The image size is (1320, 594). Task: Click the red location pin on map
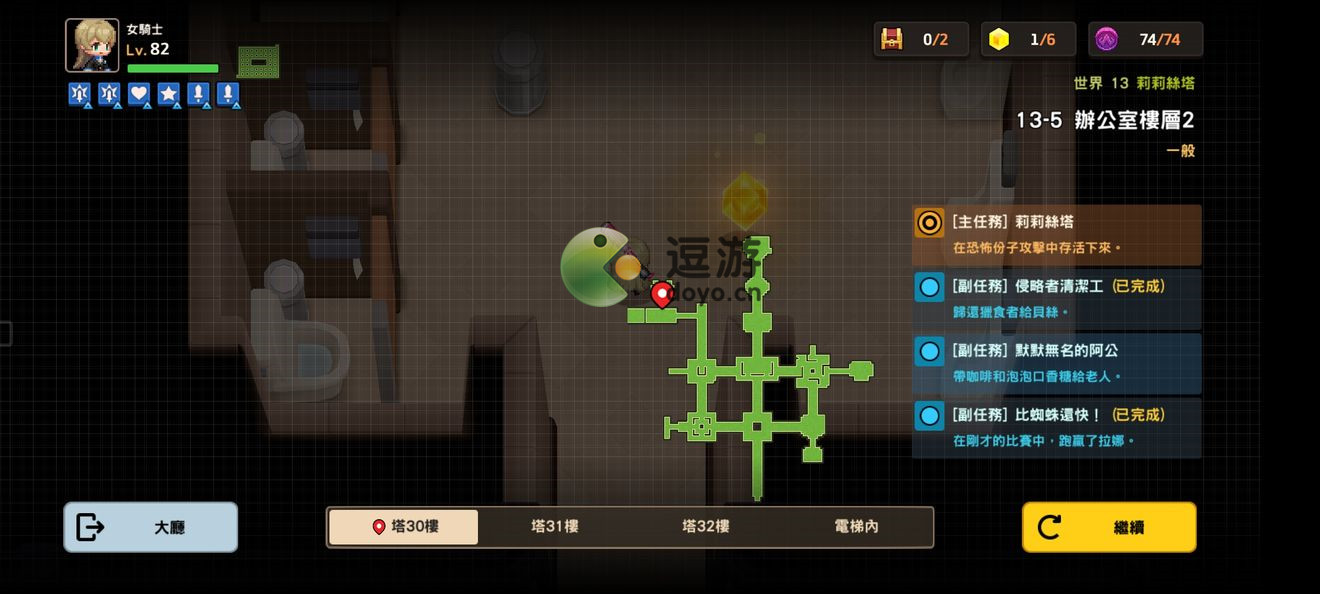[x=661, y=294]
